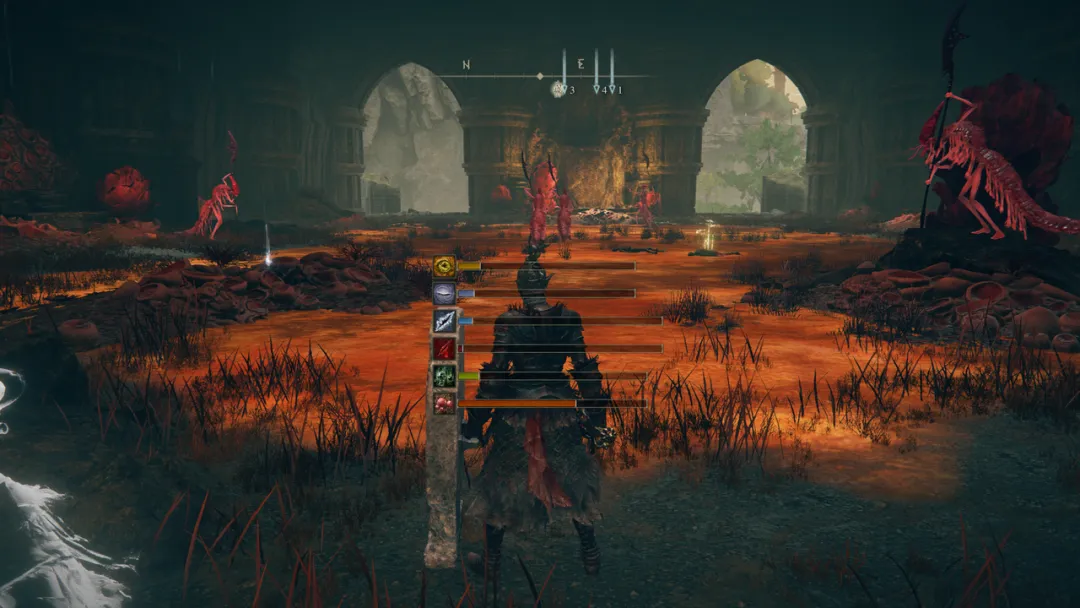The height and width of the screenshot is (608, 1080).
Task: Click the frostbite ice shard status icon
Action: click(444, 321)
